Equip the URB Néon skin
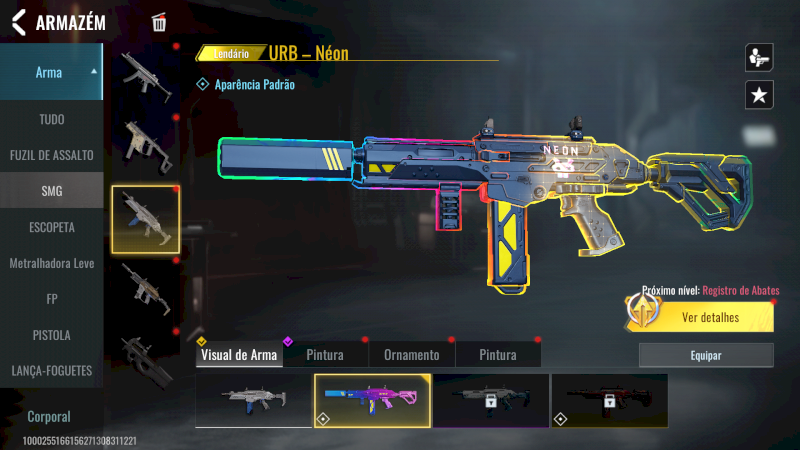800x450 pixels. [706, 355]
